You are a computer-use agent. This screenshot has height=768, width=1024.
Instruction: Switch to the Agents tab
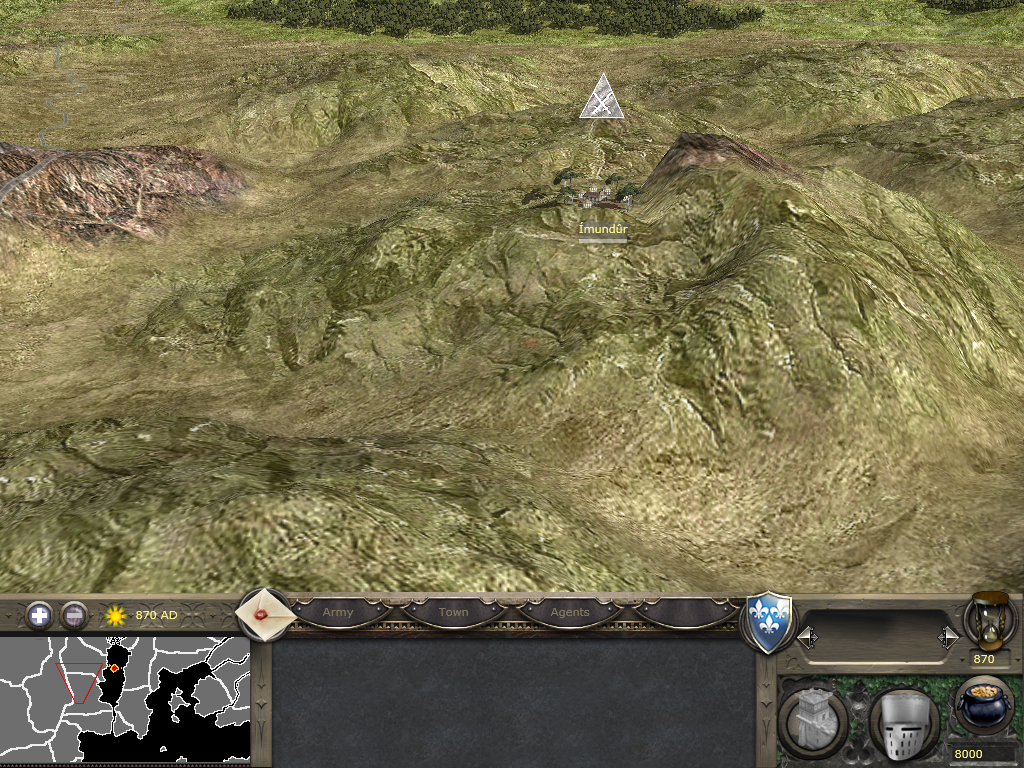(x=570, y=612)
